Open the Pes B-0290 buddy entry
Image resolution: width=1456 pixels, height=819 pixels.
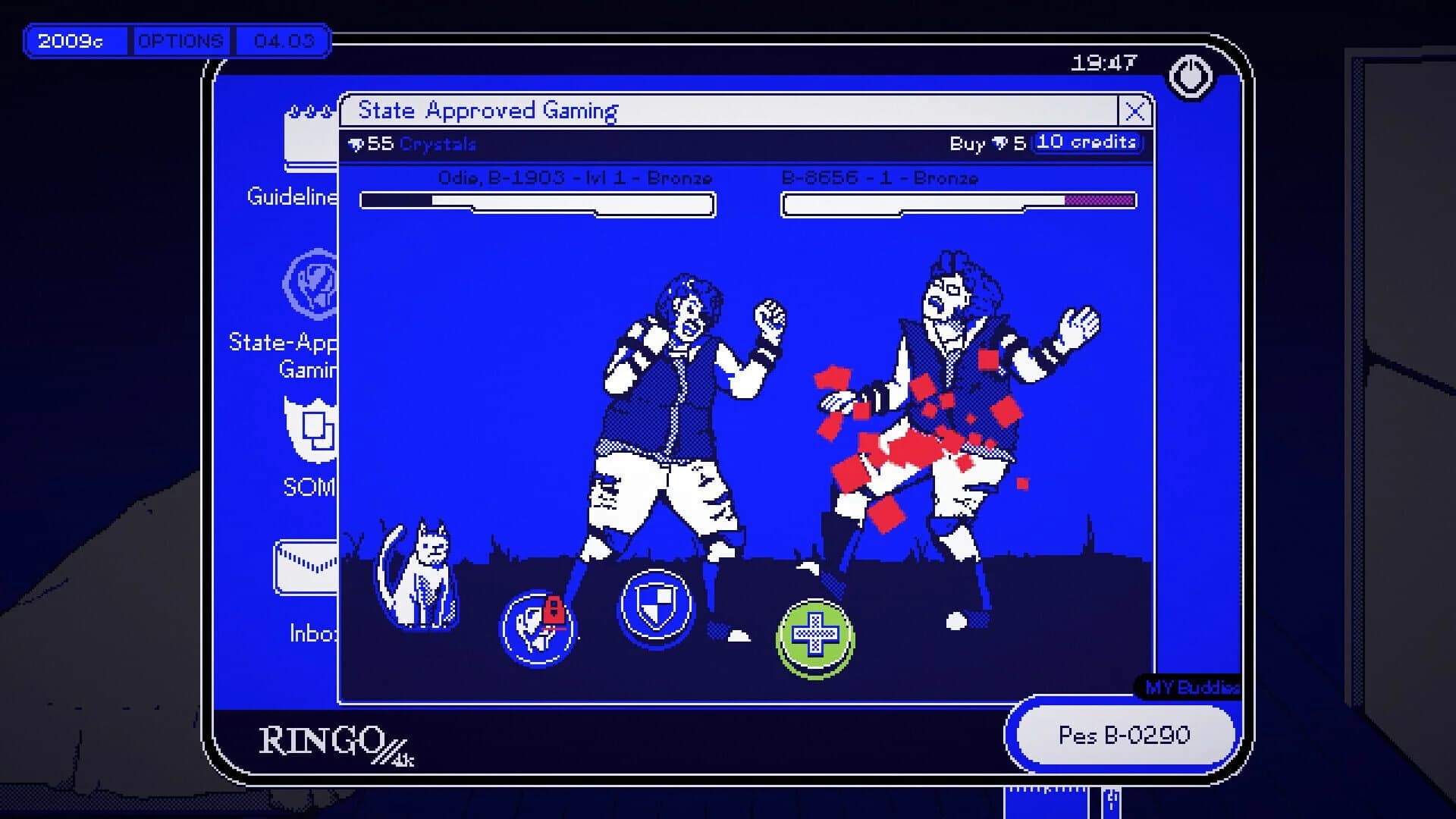tap(1123, 735)
